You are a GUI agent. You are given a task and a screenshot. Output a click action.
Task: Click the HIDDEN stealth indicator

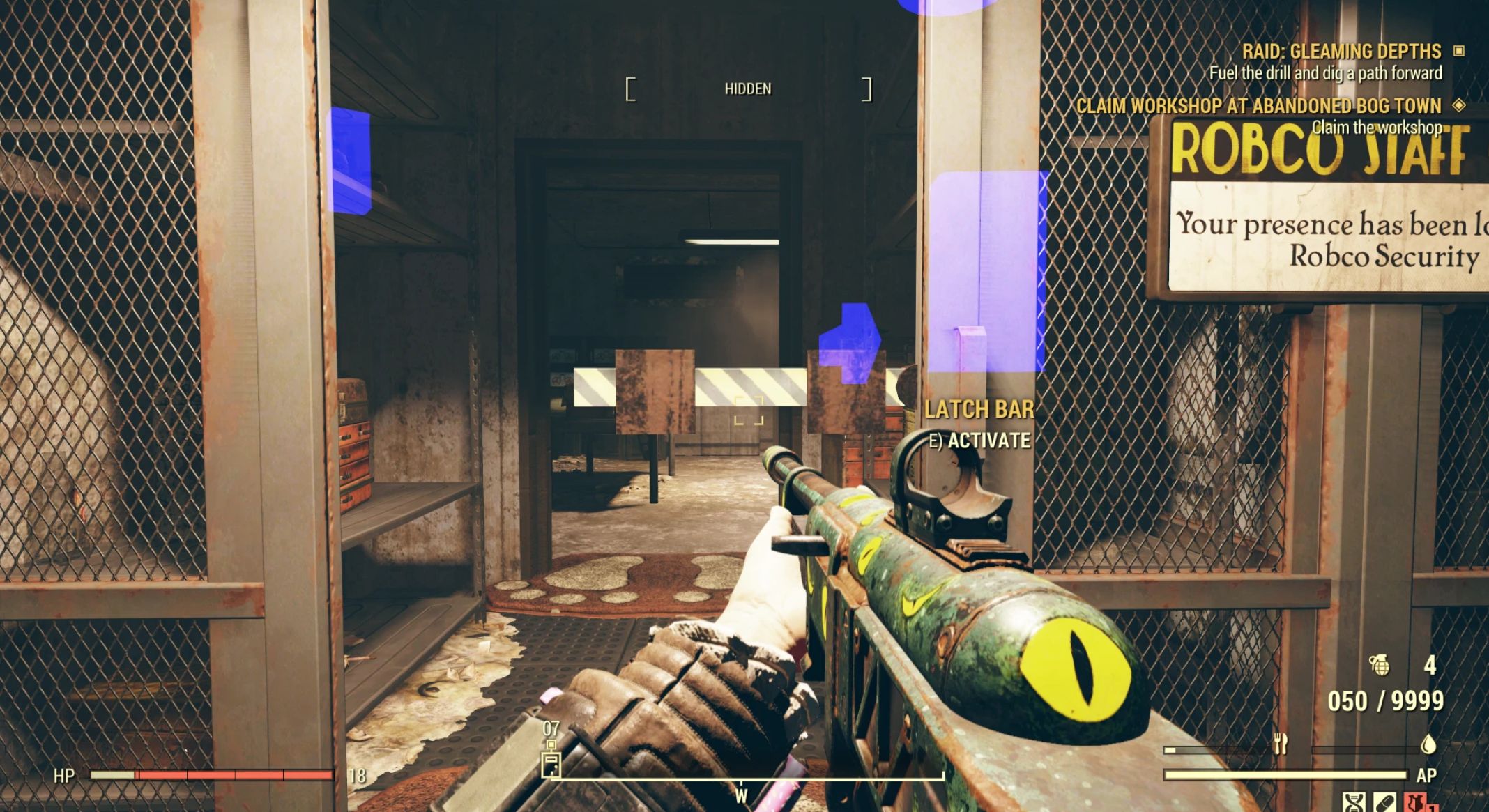pos(748,89)
